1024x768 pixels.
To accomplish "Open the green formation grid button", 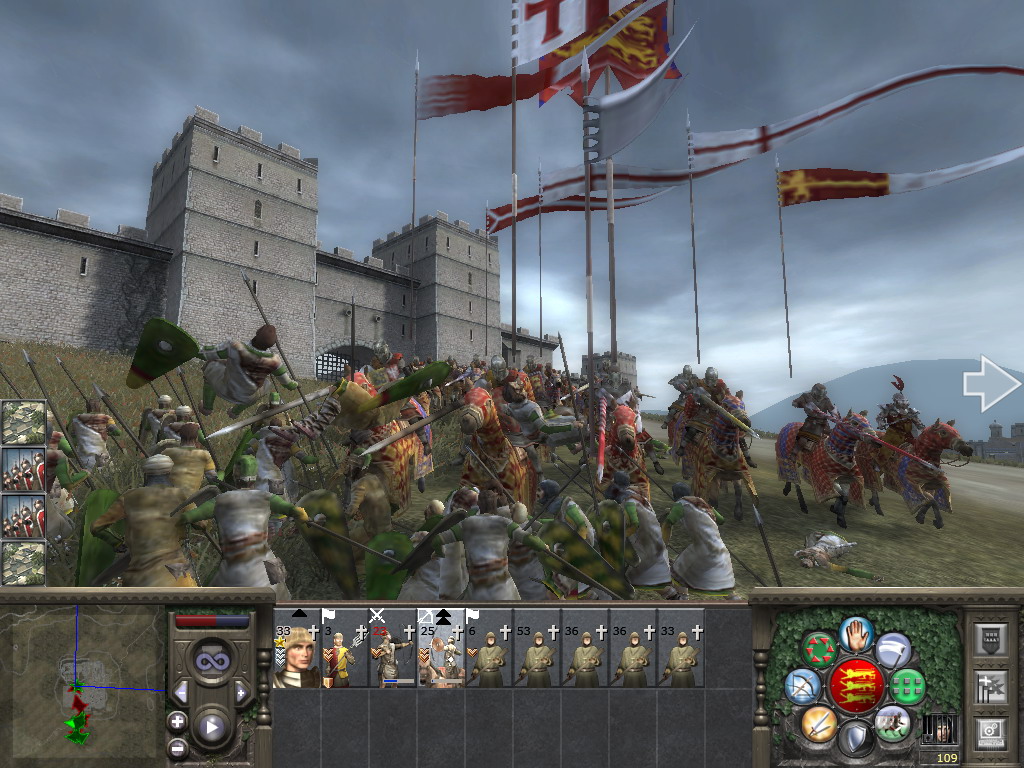I will click(x=908, y=686).
